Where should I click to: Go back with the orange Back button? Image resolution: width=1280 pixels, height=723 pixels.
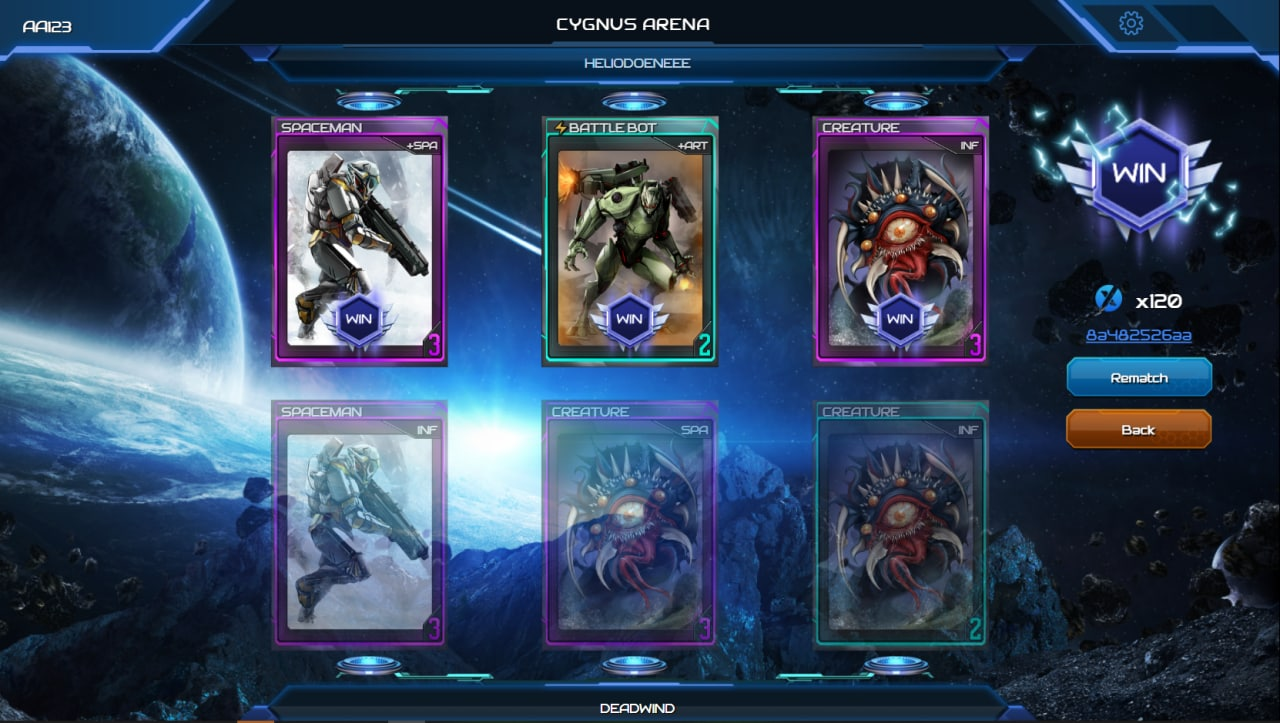(1138, 430)
